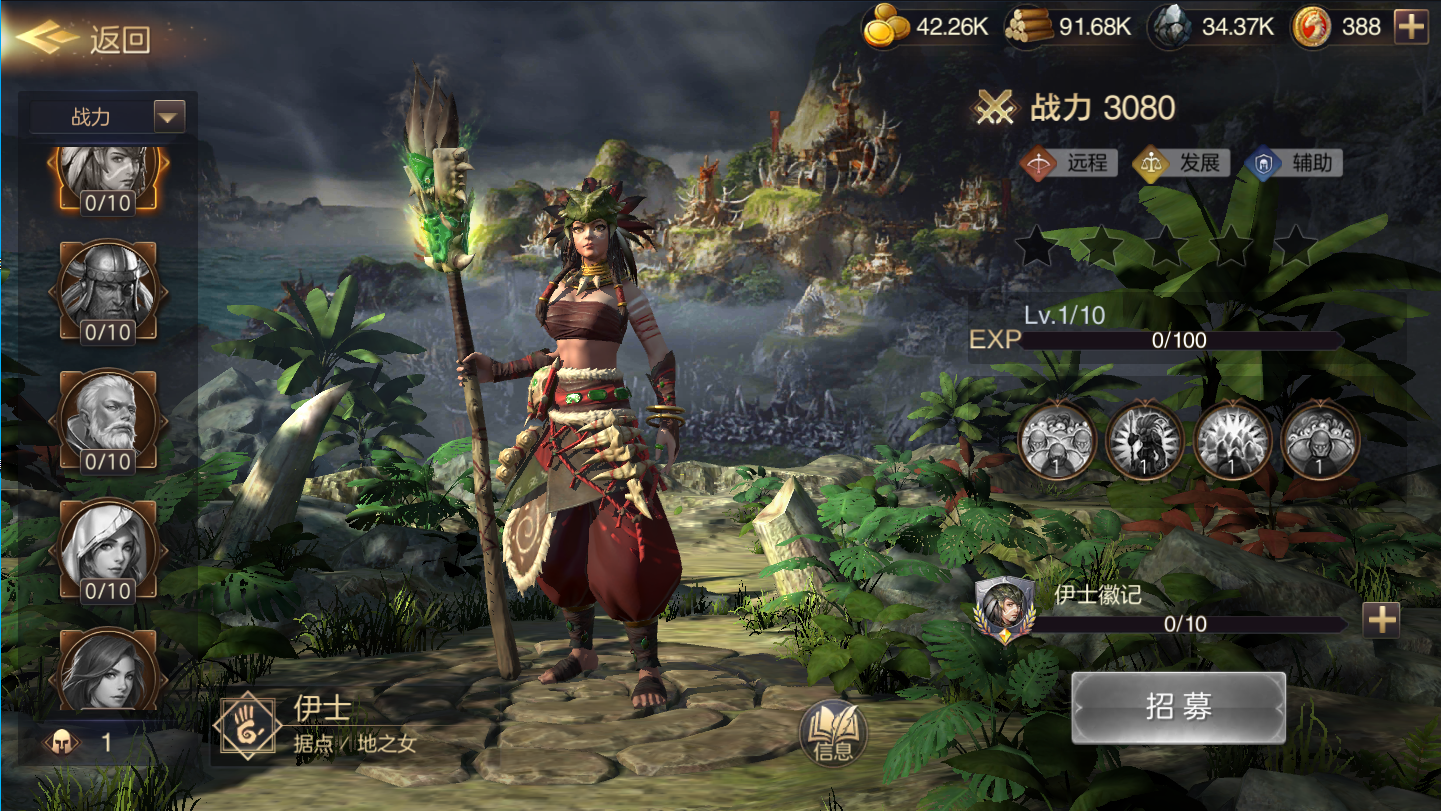This screenshot has width=1441, height=811.
Task: Select the hooded woman hero portrait
Action: [x=108, y=546]
